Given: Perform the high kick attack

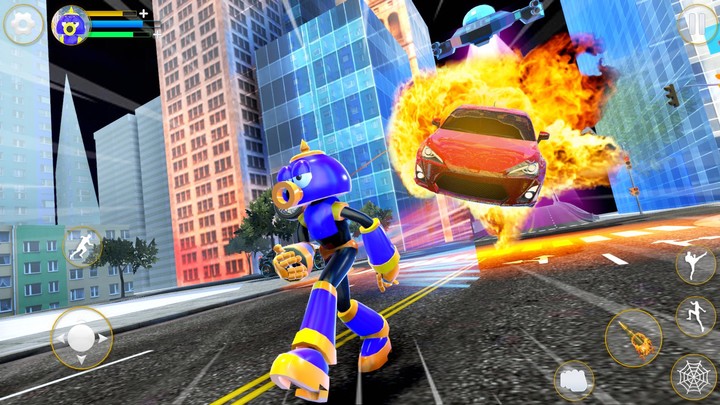Looking at the screenshot, I should click(x=694, y=264).
